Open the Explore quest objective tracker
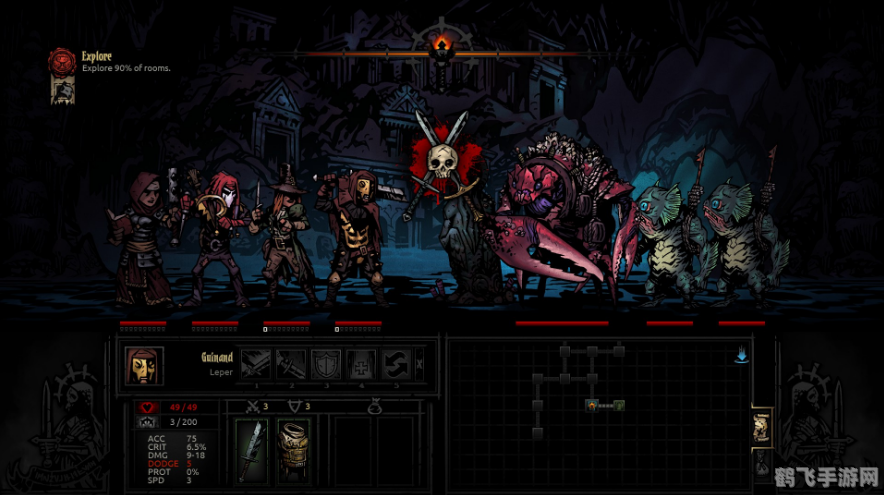The image size is (884, 495). (63, 62)
